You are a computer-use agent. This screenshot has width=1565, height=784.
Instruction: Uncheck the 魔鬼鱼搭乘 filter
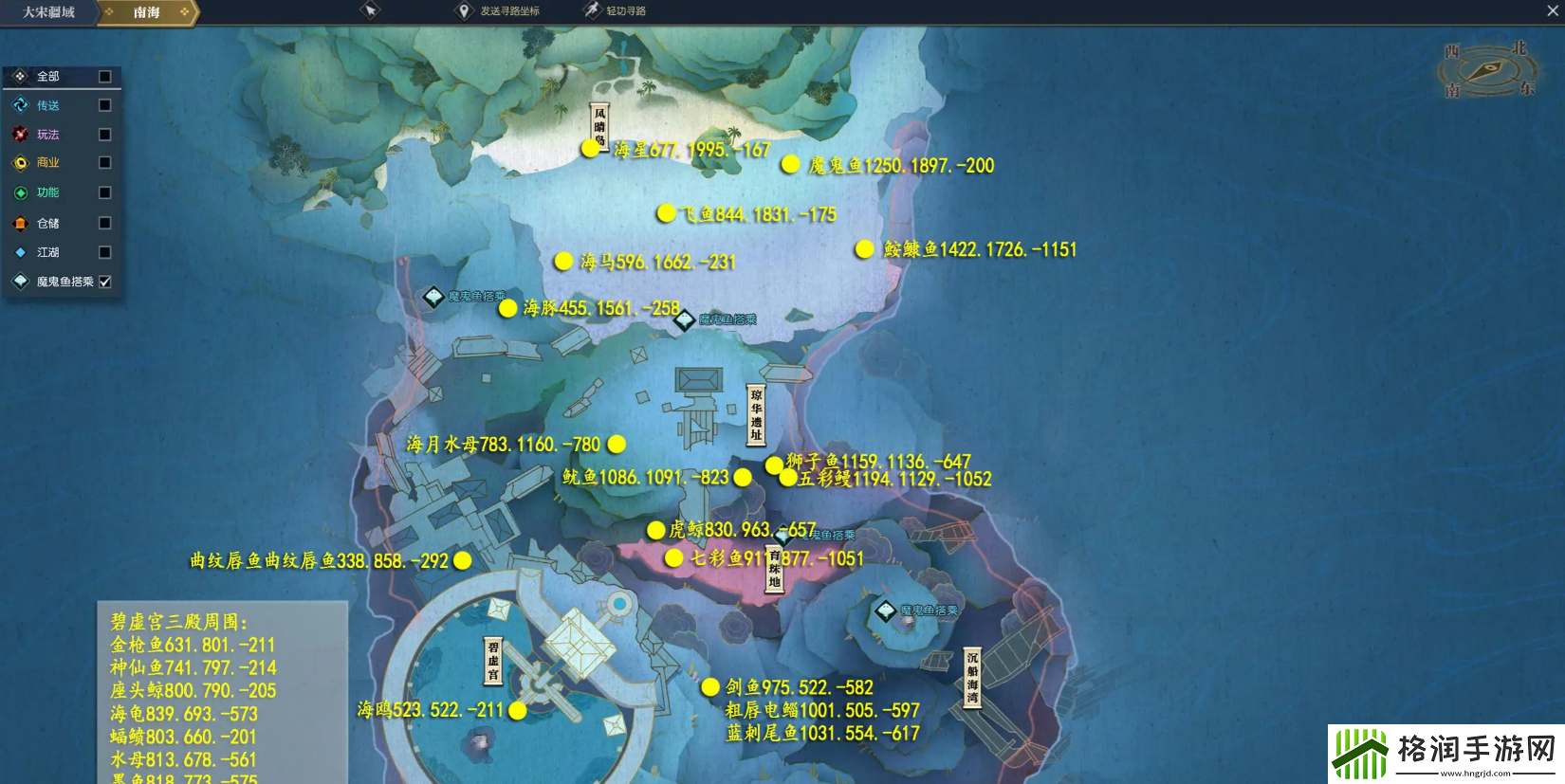pyautogui.click(x=105, y=282)
